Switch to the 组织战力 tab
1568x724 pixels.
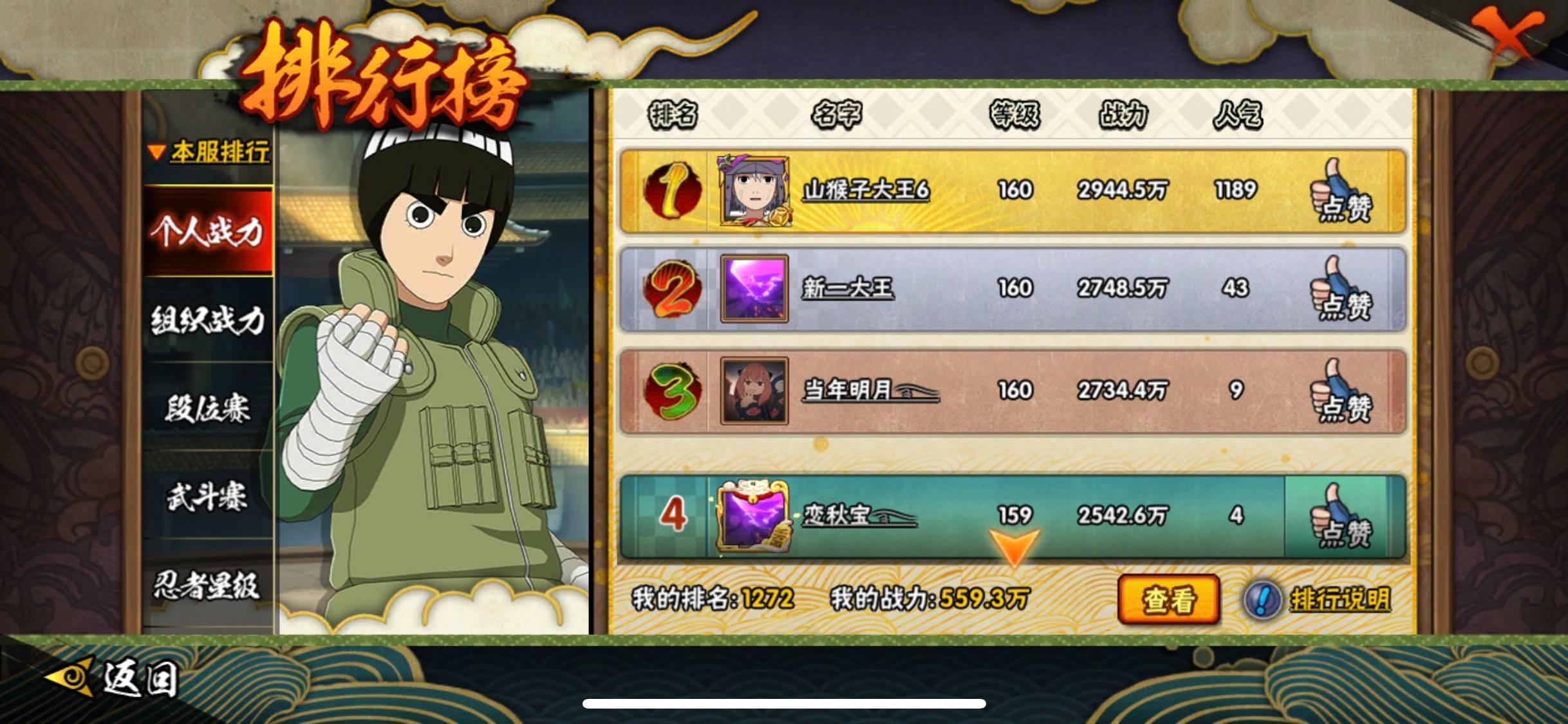coord(207,320)
